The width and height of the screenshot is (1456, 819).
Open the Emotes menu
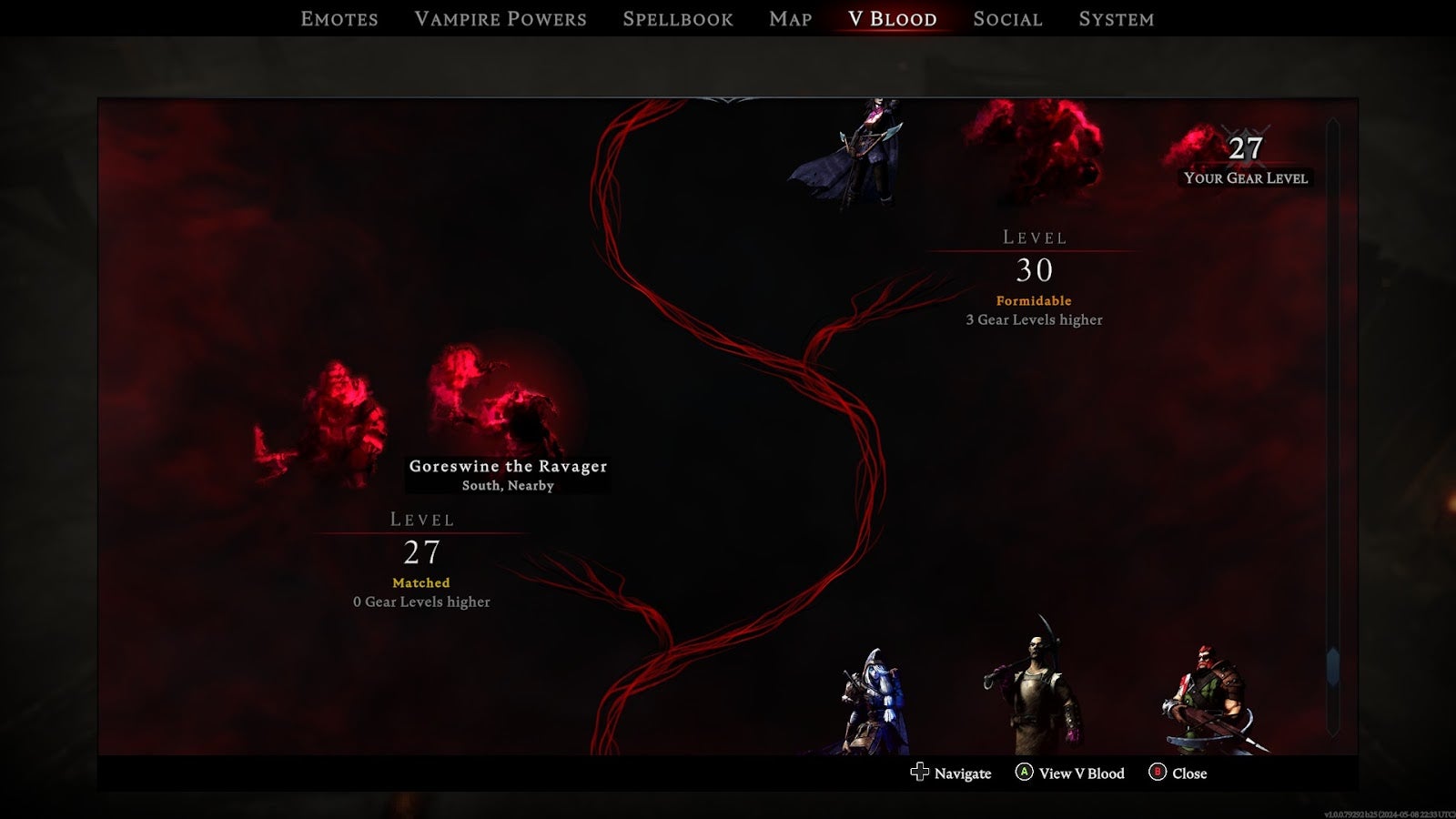tap(339, 18)
